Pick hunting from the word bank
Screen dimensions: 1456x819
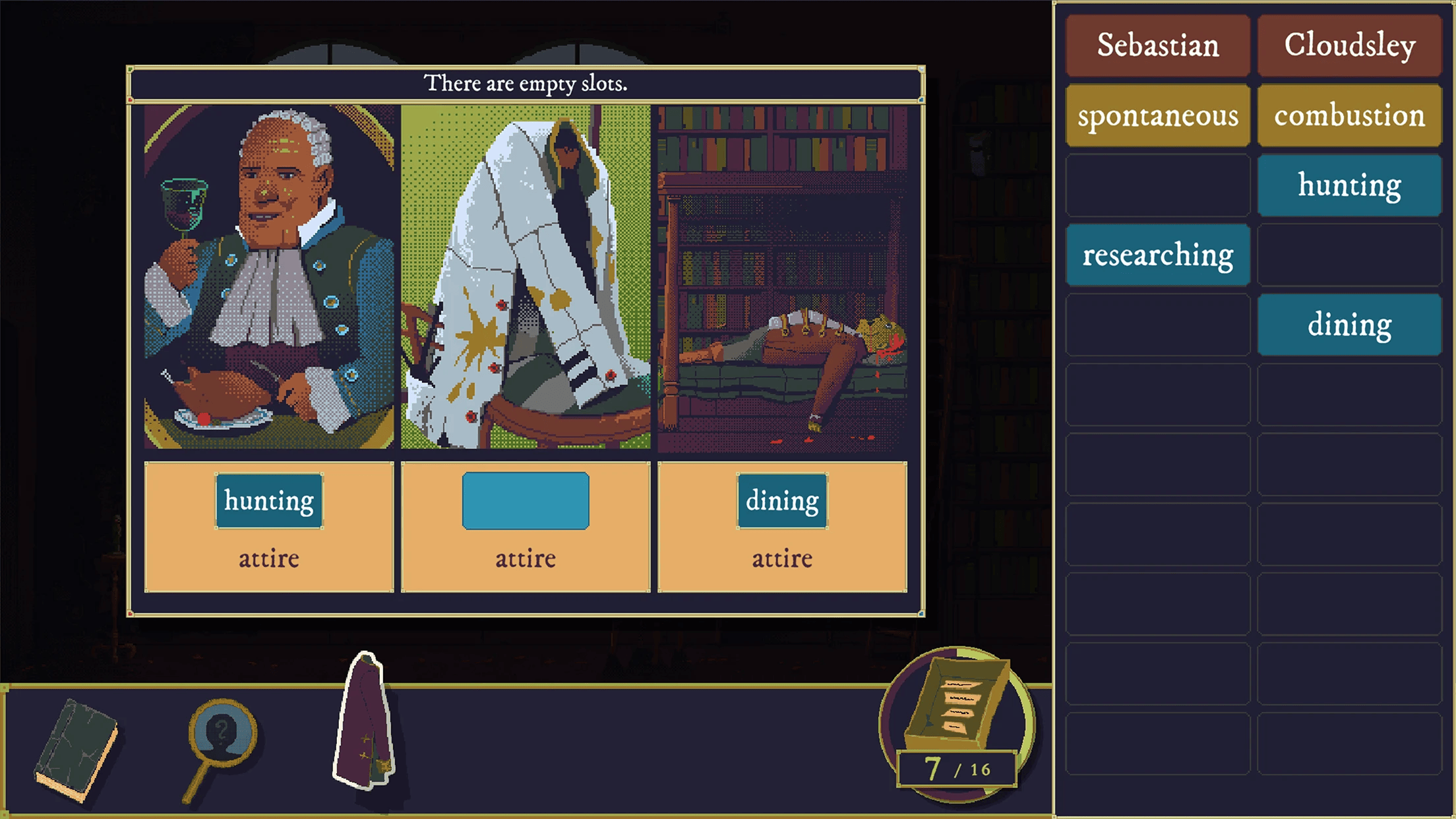pos(1349,185)
